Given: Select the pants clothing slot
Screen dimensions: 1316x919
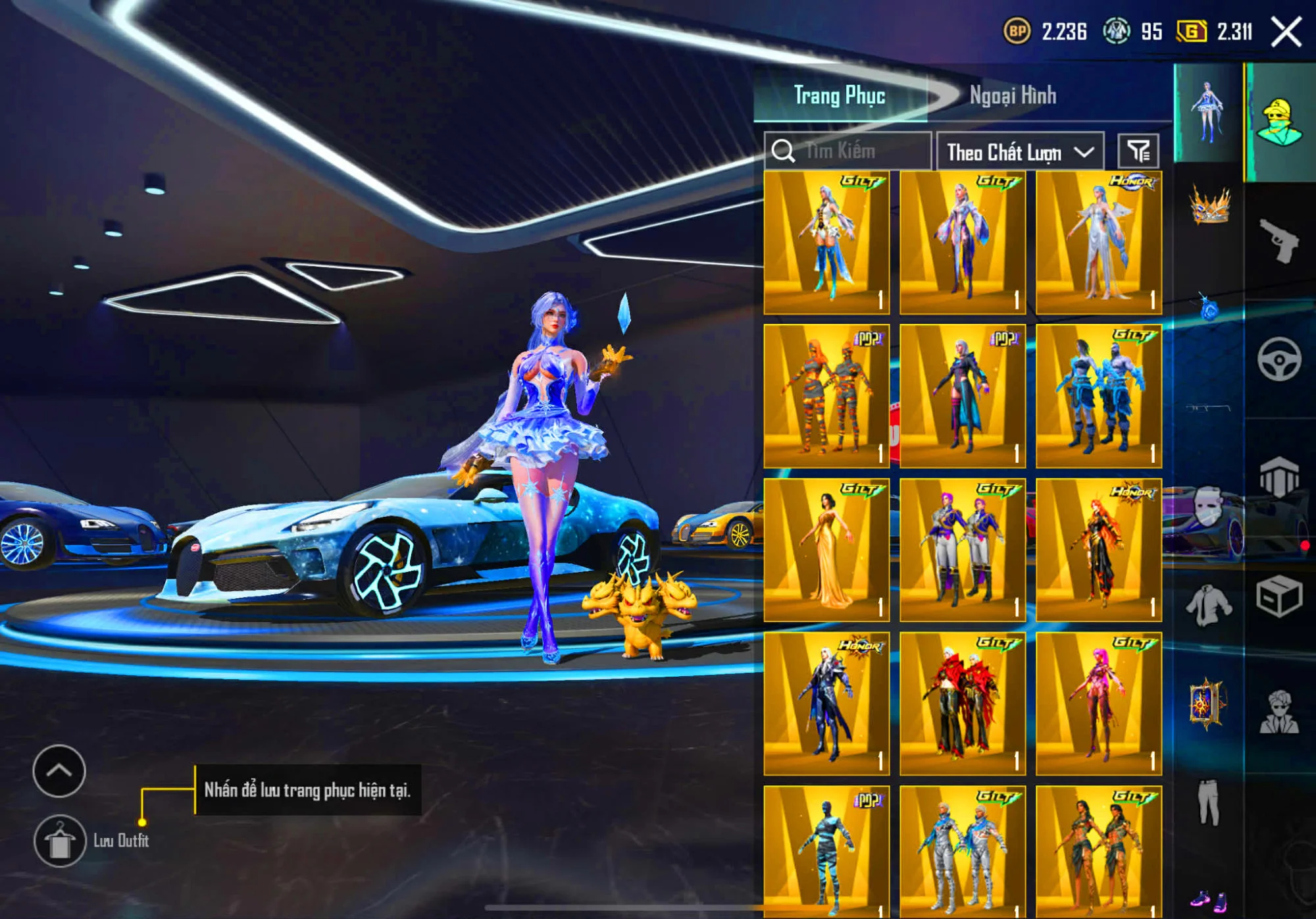Looking at the screenshot, I should 1208,802.
